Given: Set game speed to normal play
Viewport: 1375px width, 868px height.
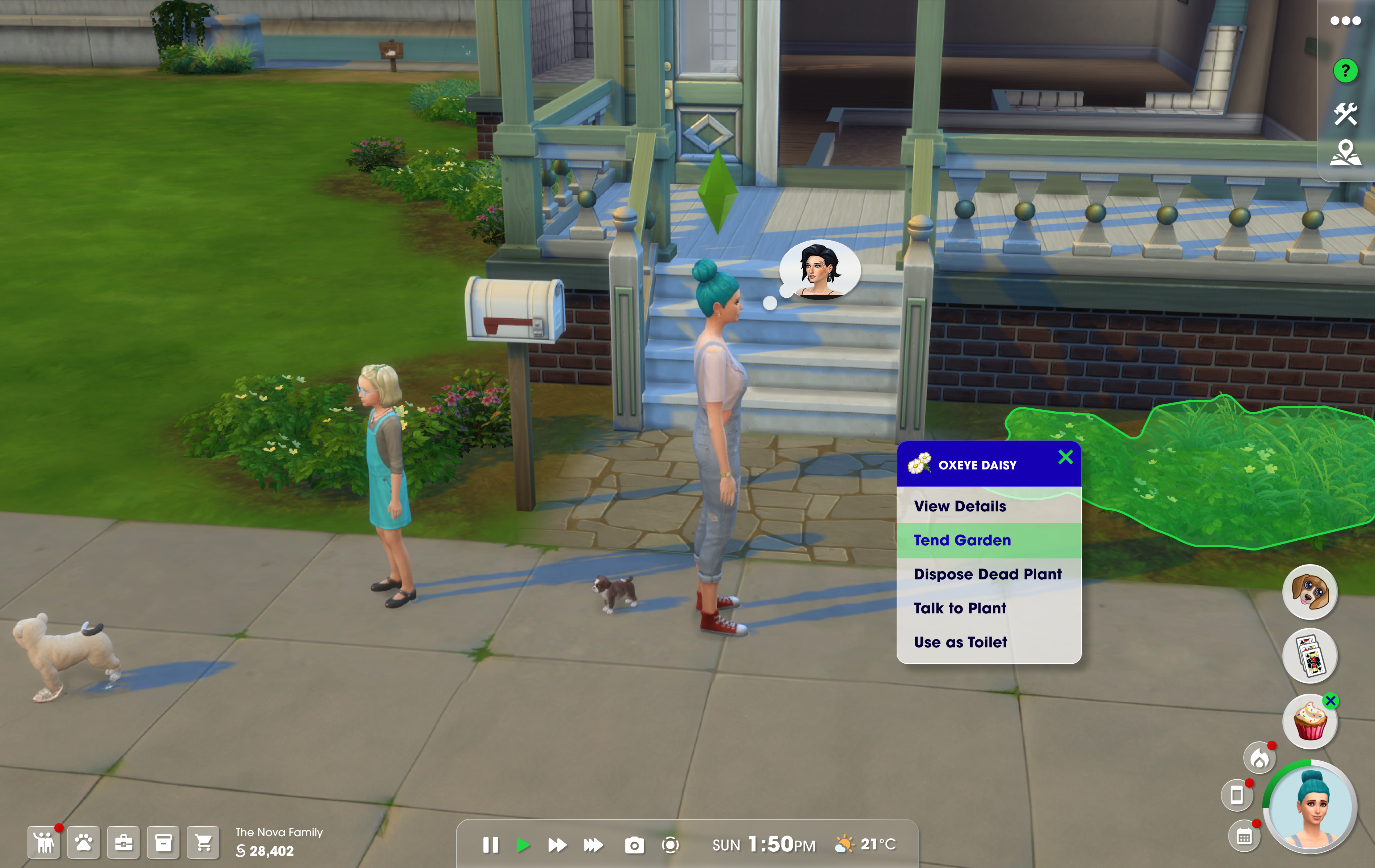Looking at the screenshot, I should (522, 845).
